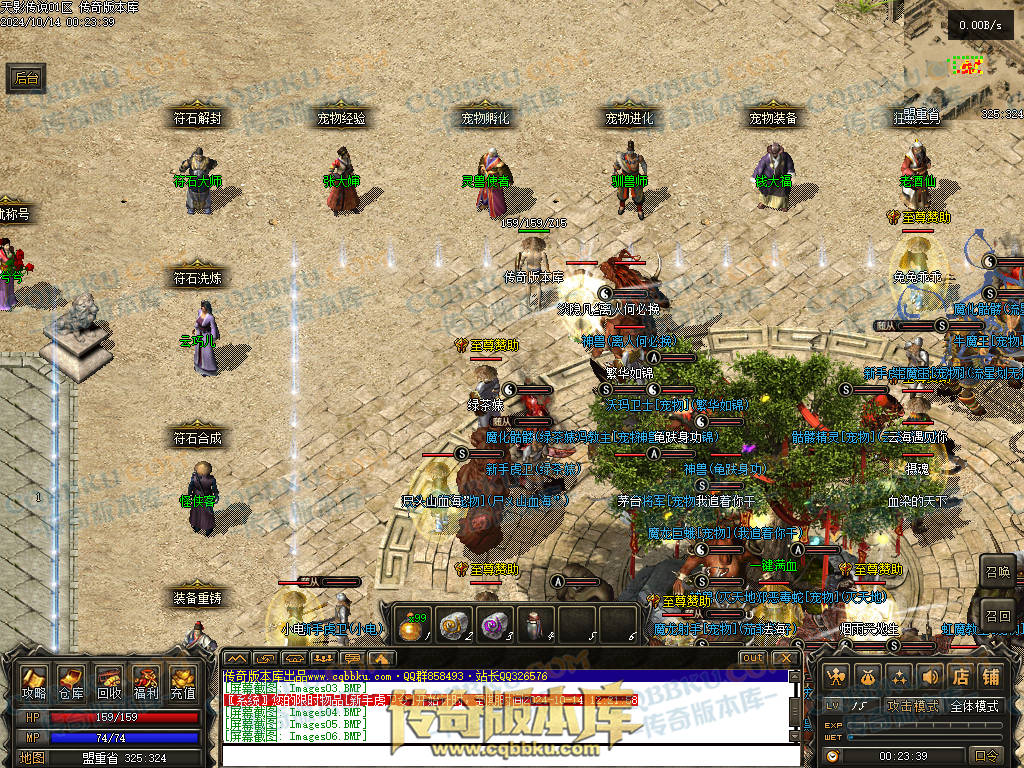Image resolution: width=1024 pixels, height=768 pixels.
Task: Click the 召回 recall button
Action: click(x=997, y=615)
